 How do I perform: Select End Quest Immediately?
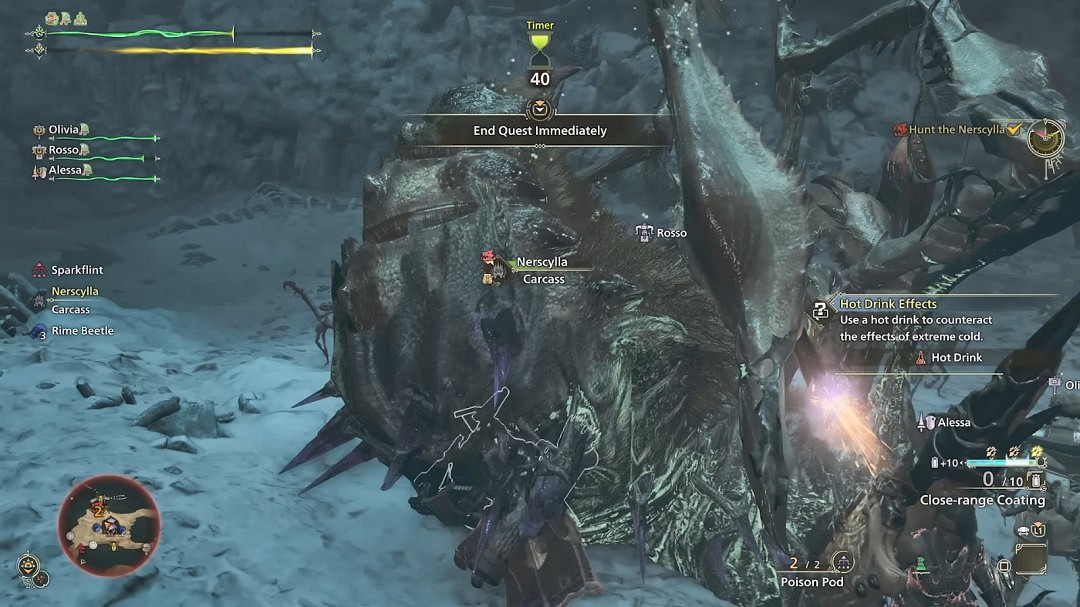[539, 130]
